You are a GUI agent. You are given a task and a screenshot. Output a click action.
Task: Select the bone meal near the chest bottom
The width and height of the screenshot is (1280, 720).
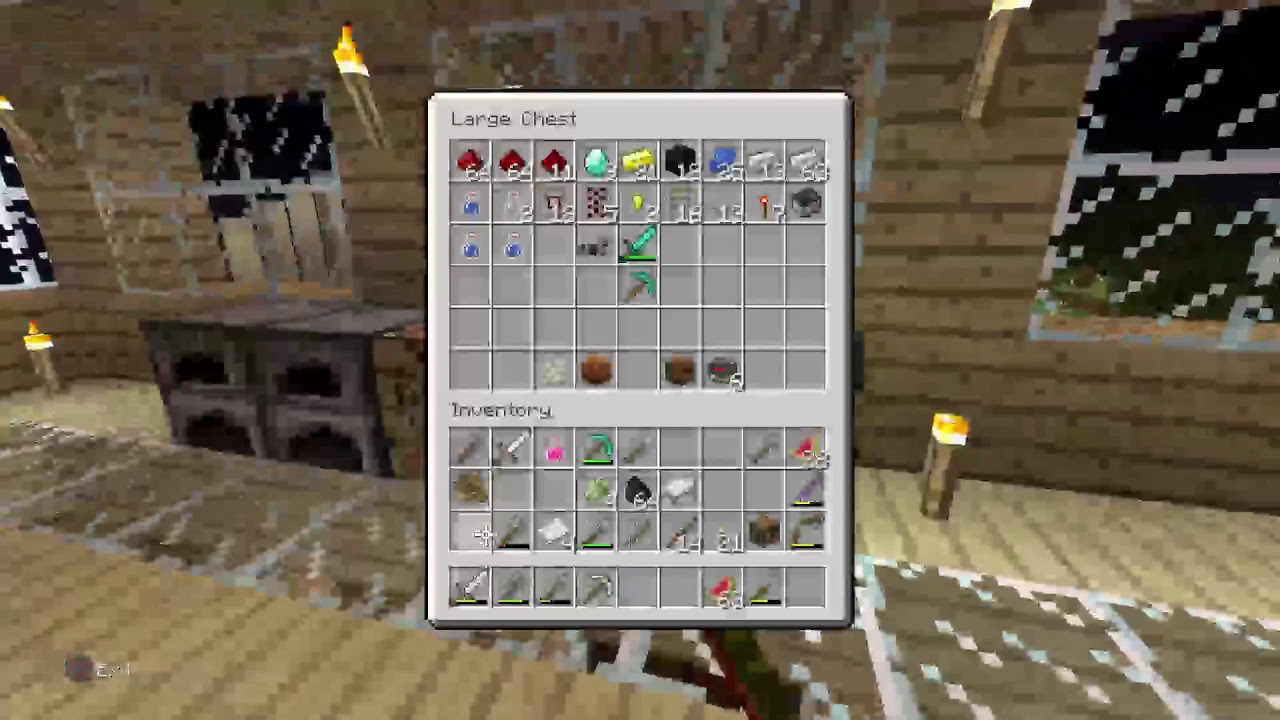555,370
